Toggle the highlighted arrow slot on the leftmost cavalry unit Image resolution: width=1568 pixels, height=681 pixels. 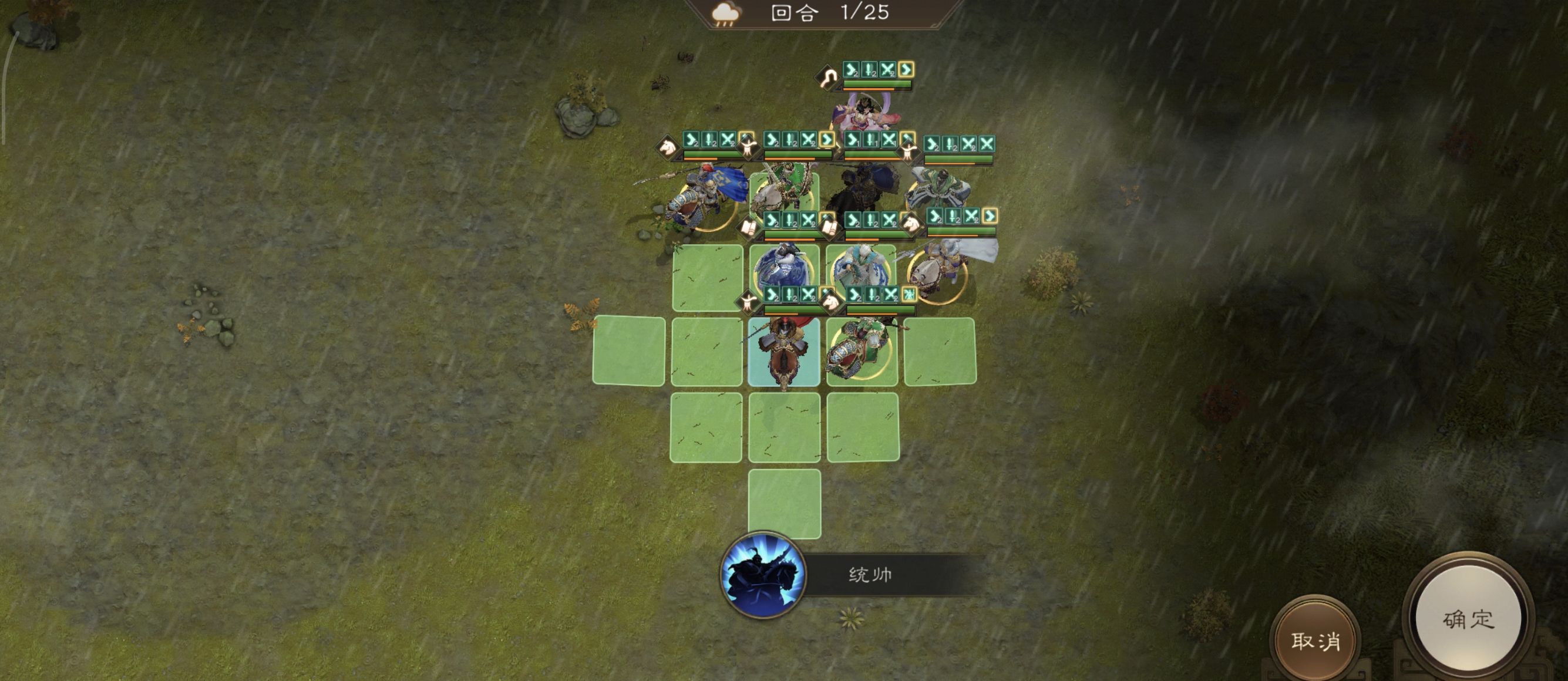point(748,143)
